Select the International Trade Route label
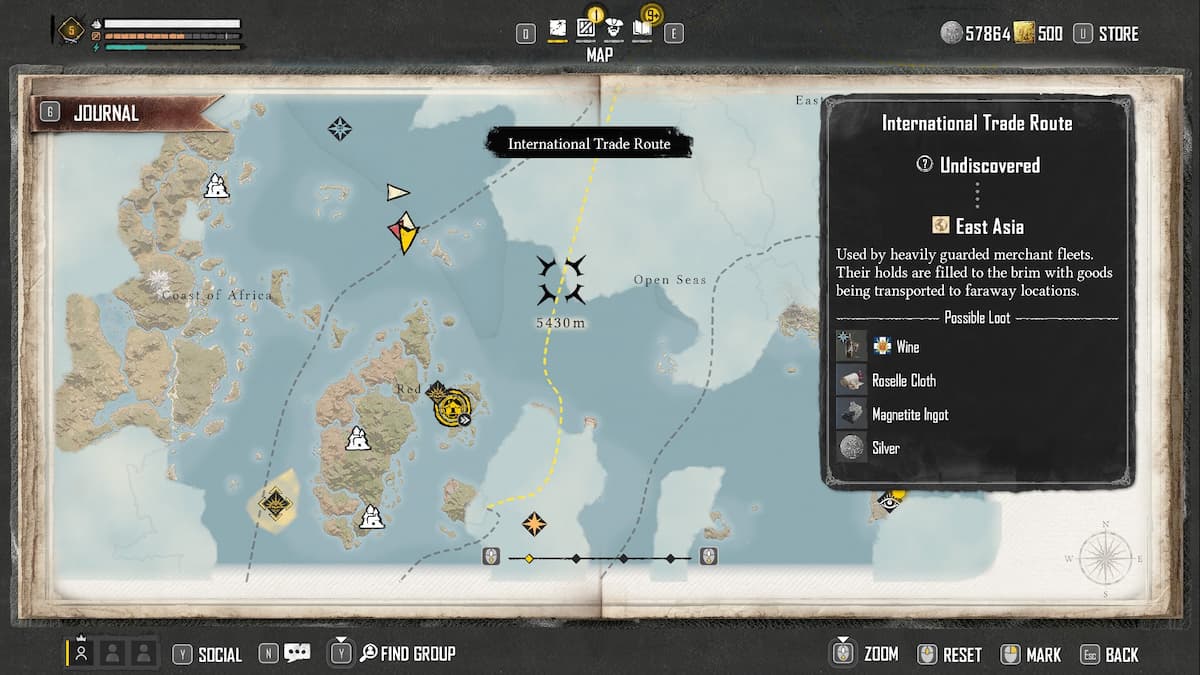The height and width of the screenshot is (675, 1200). click(589, 144)
